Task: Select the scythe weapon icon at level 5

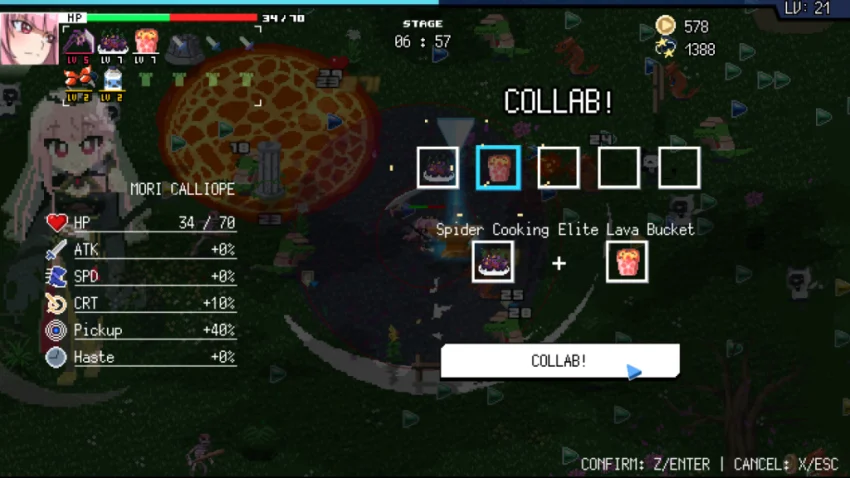Action: [x=79, y=42]
